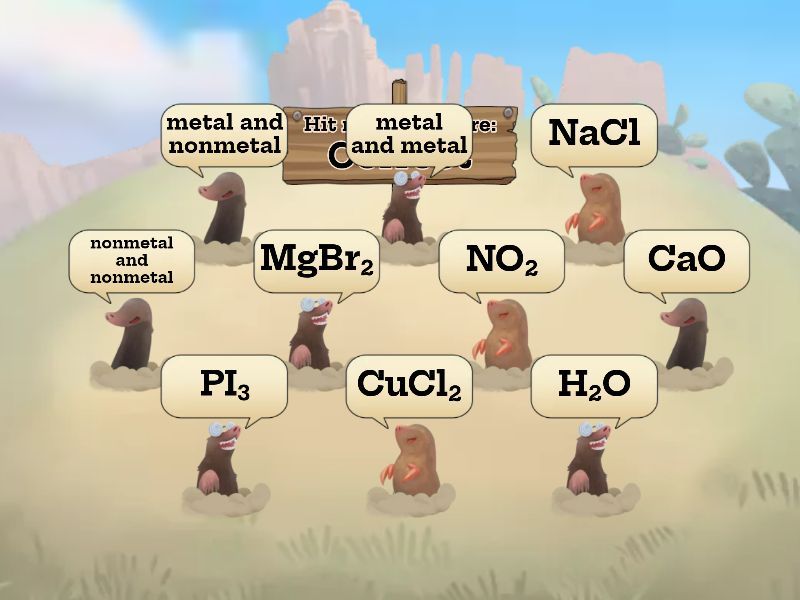The height and width of the screenshot is (600, 800).
Task: Select the "metal and nonmetal" bubble
Action: pyautogui.click(x=224, y=134)
